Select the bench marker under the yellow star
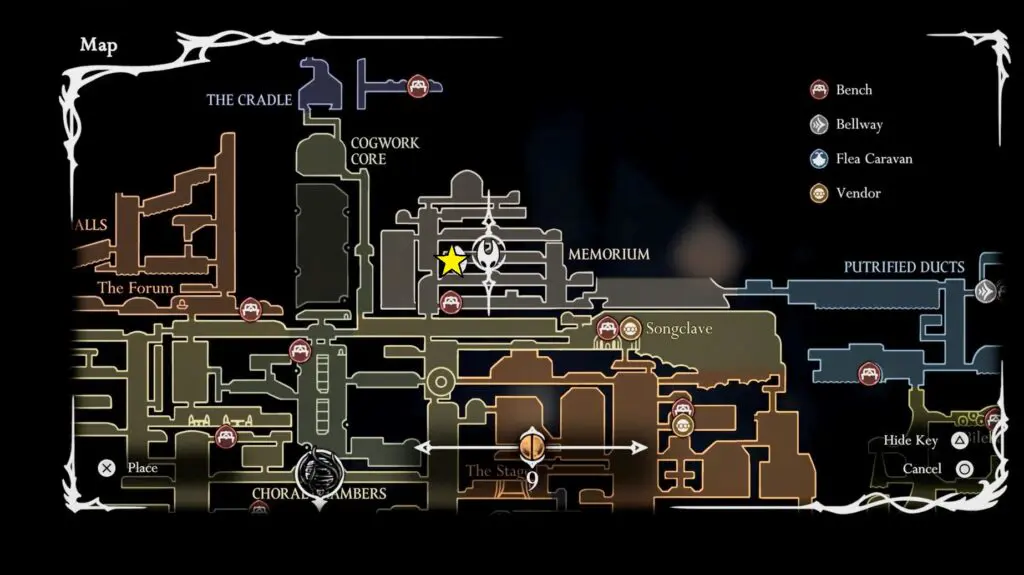This screenshot has width=1024, height=575. [x=451, y=300]
